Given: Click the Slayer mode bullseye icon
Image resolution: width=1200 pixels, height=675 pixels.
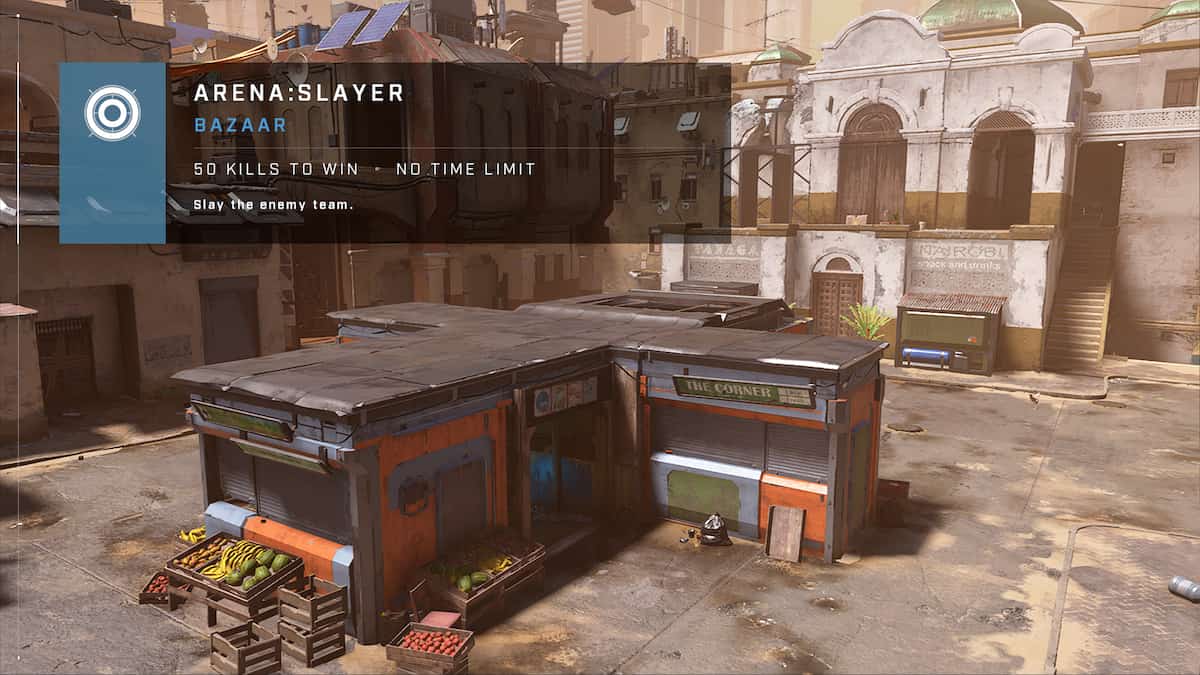Looking at the screenshot, I should pyautogui.click(x=112, y=113).
